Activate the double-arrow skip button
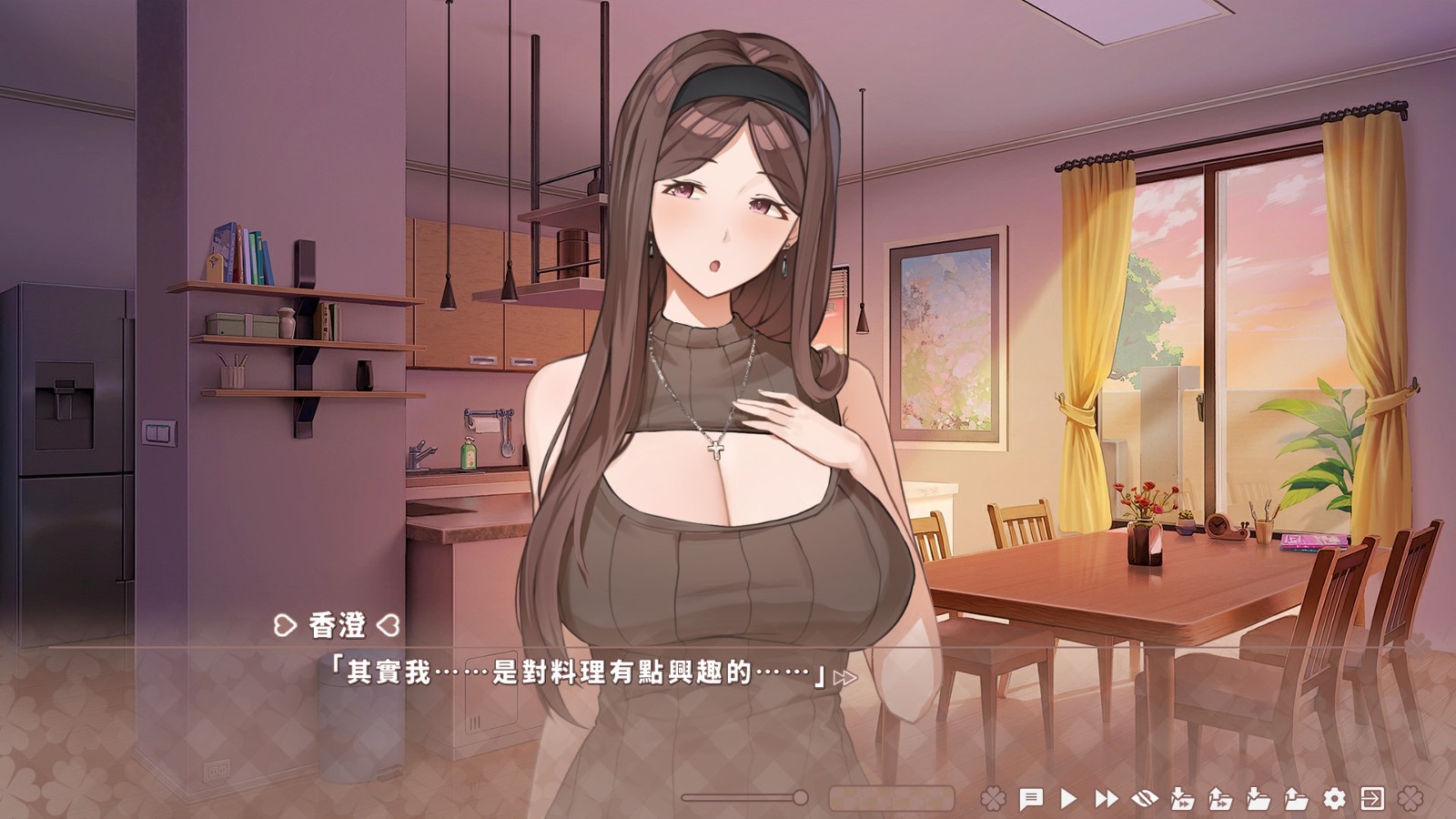Image resolution: width=1456 pixels, height=819 pixels. pos(1107,799)
